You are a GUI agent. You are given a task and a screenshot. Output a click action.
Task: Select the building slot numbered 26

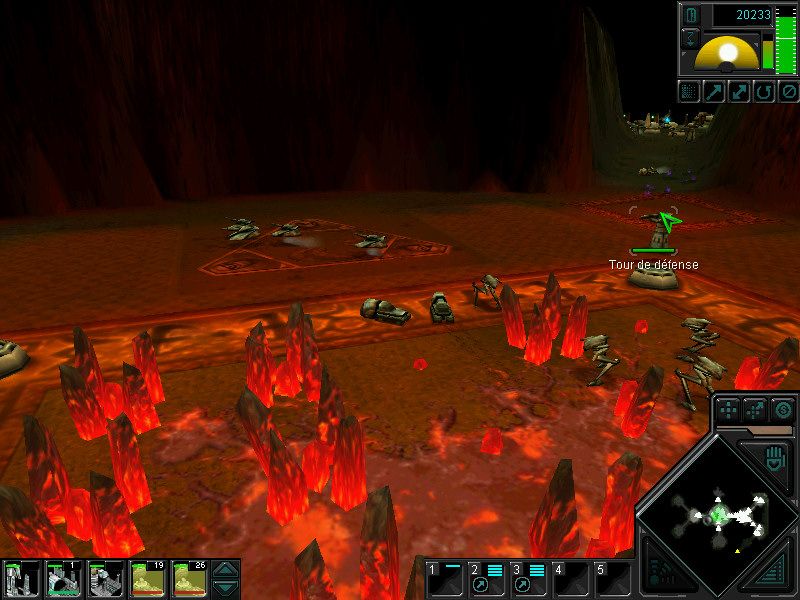(189, 579)
